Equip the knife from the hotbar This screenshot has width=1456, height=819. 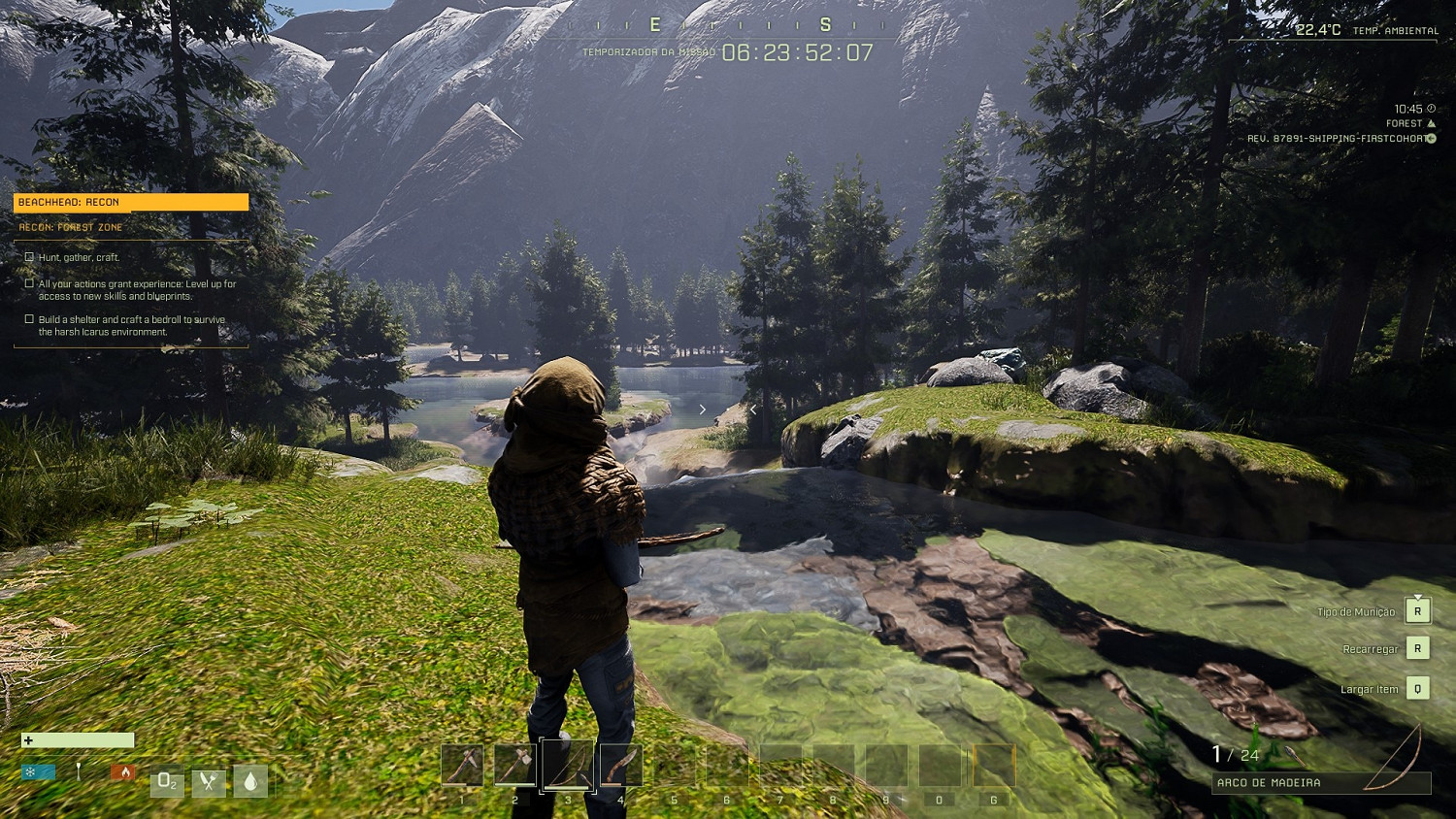(621, 766)
